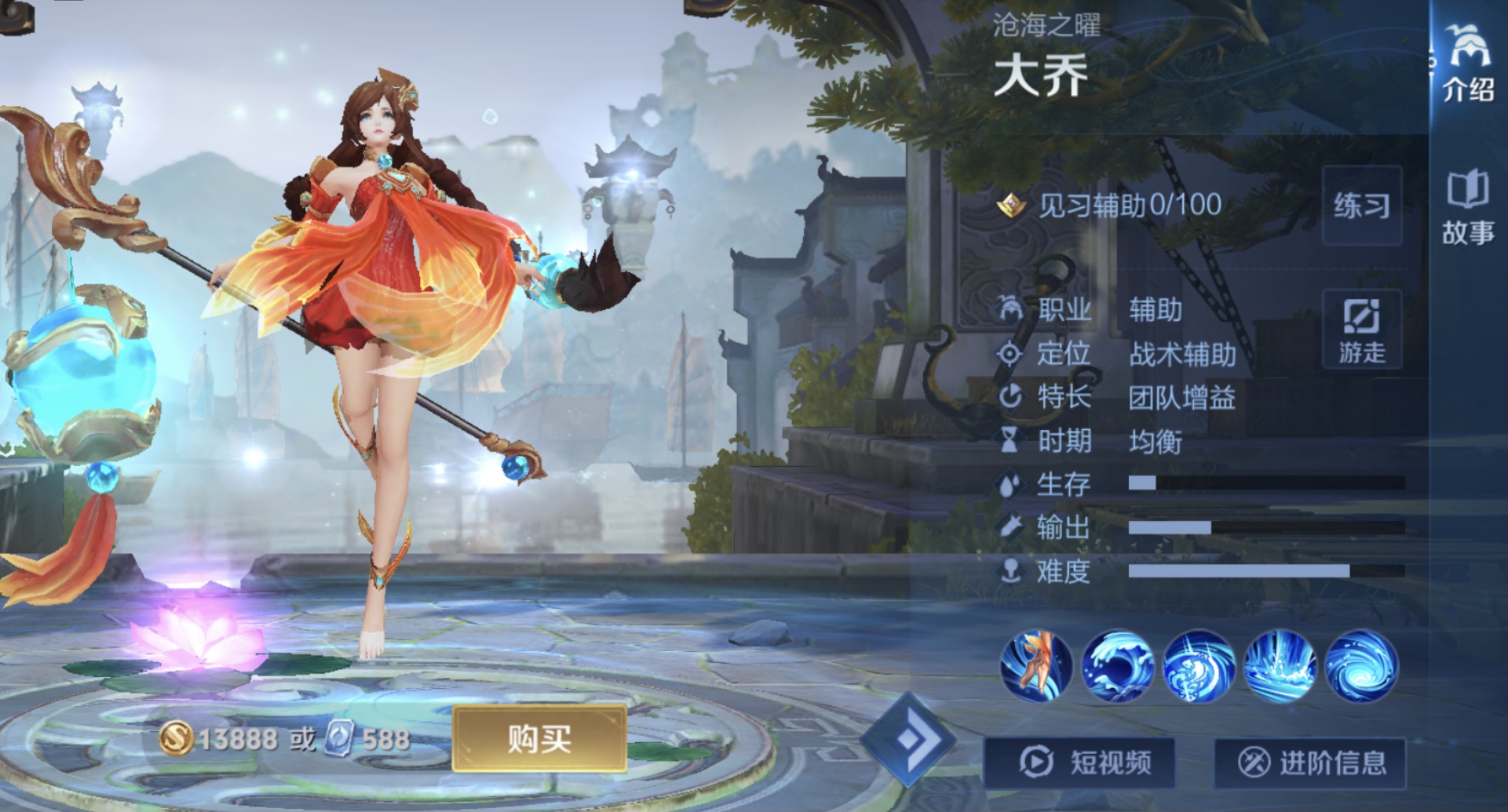Open the 练习 practice button
This screenshot has width=1508, height=812.
(x=1361, y=206)
